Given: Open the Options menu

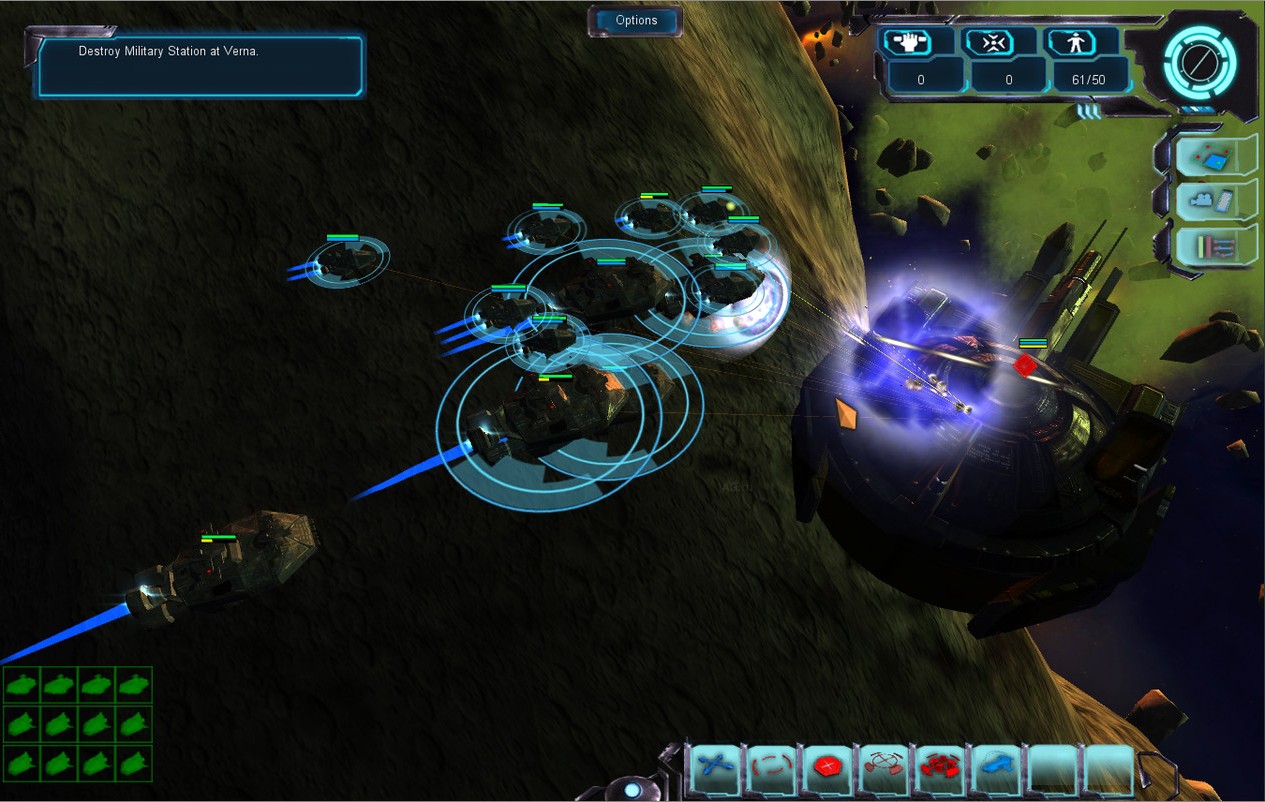Looking at the screenshot, I should 636,21.
